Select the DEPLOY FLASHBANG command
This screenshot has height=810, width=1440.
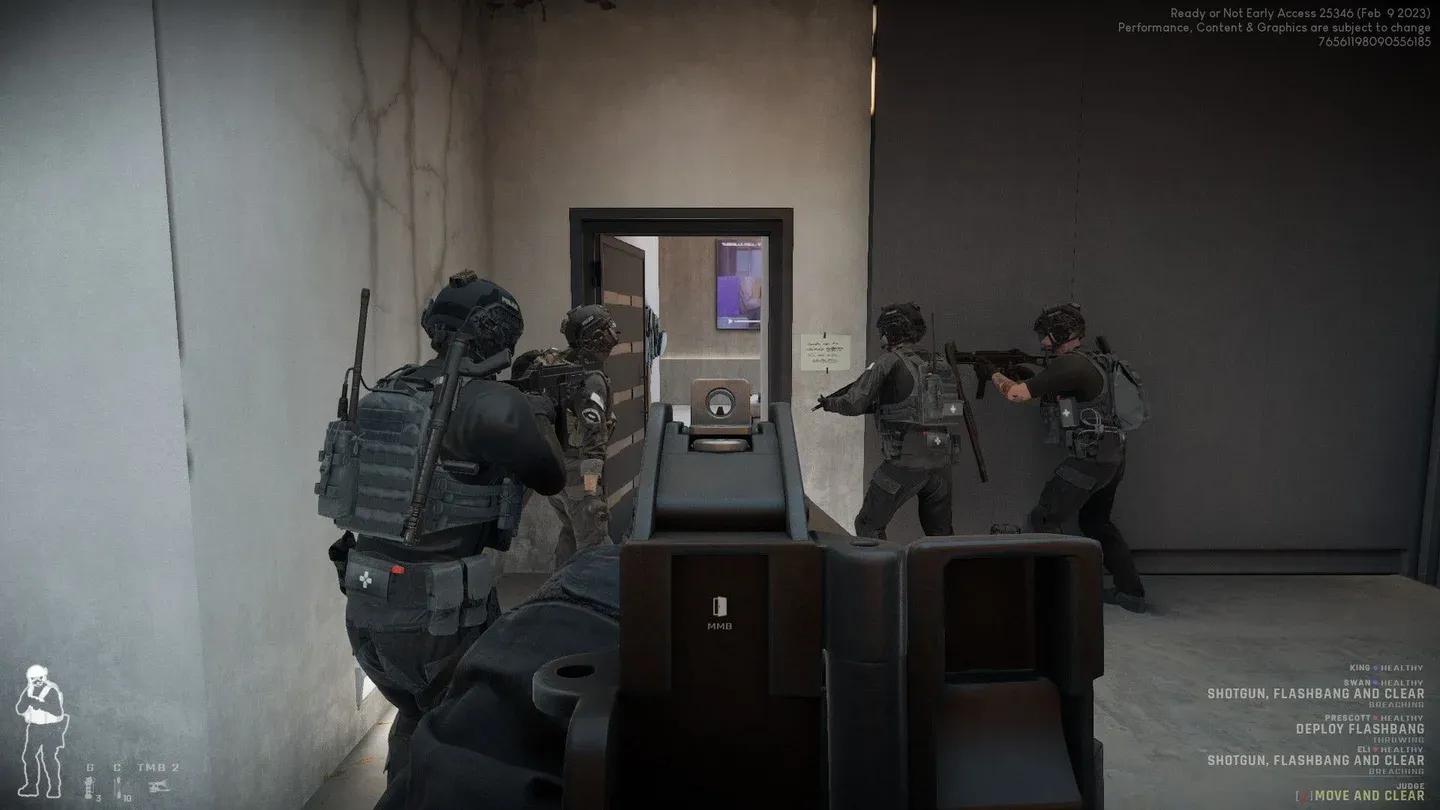click(x=1359, y=729)
